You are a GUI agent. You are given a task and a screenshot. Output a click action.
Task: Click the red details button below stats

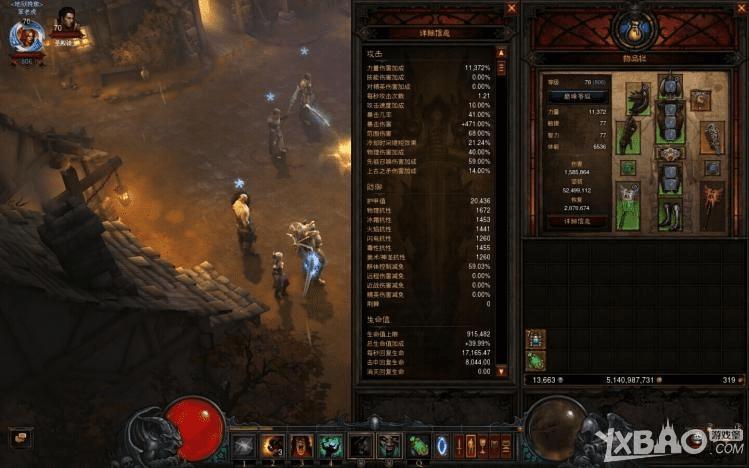coord(578,221)
